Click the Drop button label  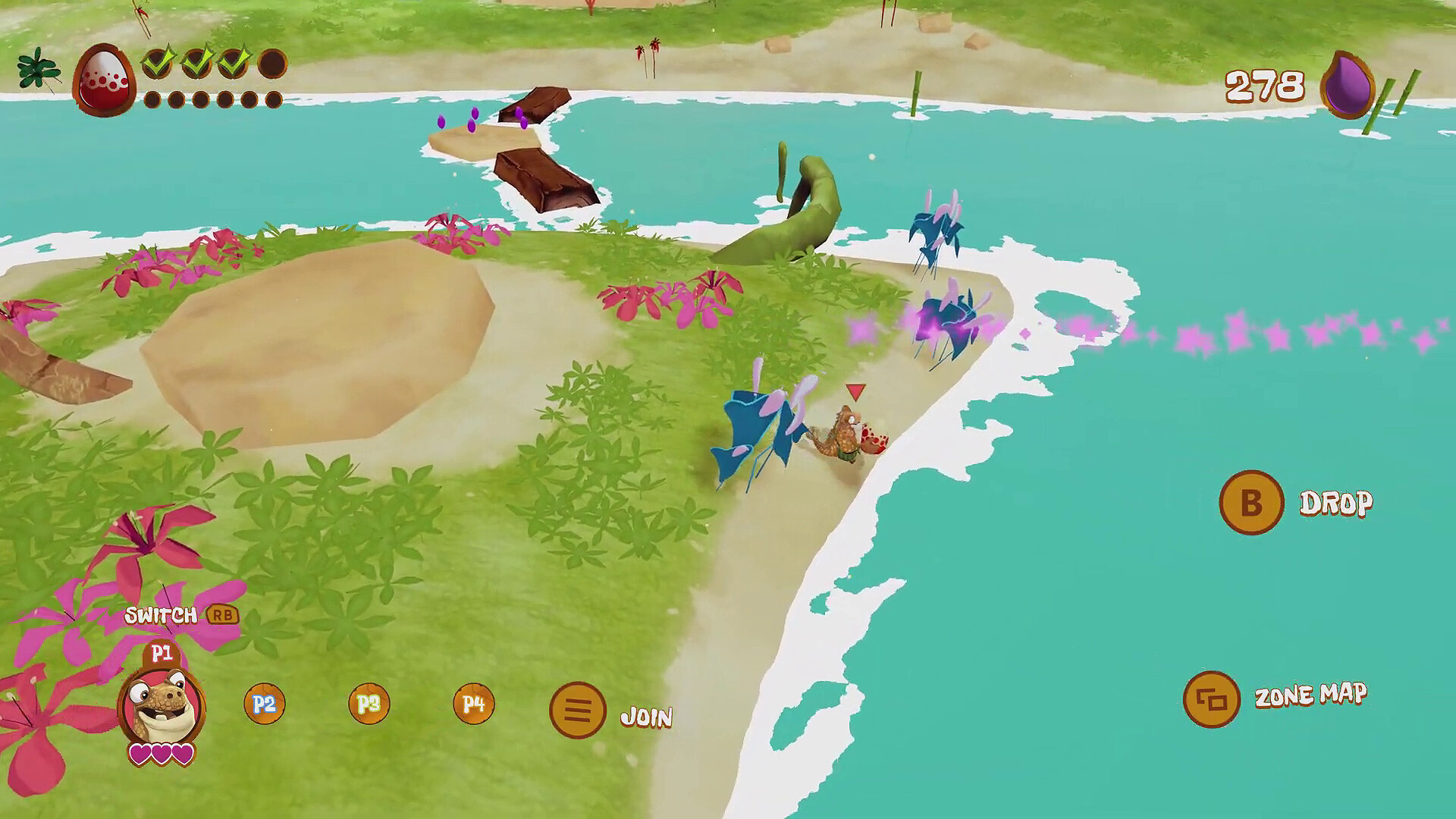coord(1338,500)
